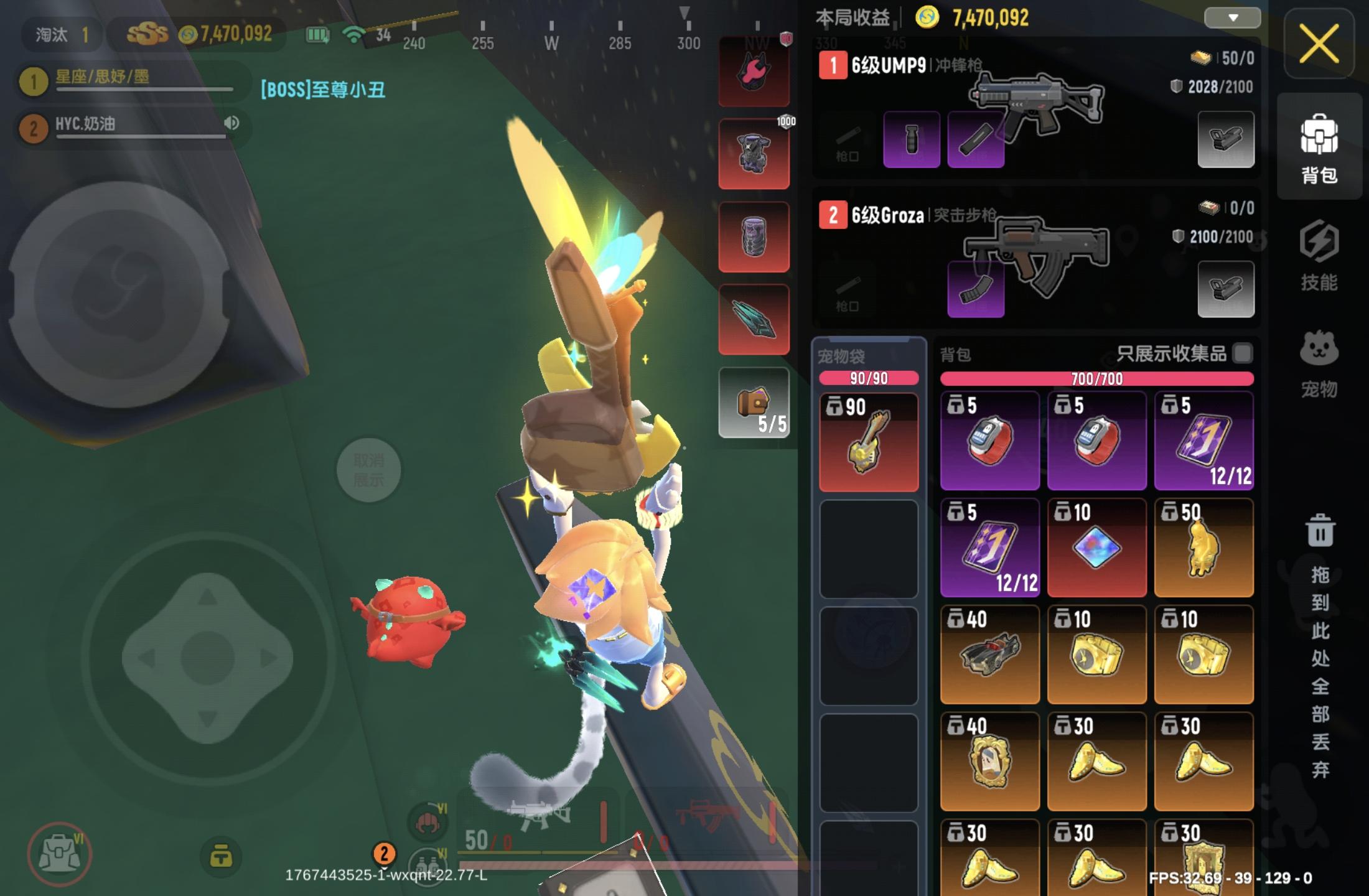Select the golden key in the pet bag
Screen dimensions: 1369x896
pyautogui.click(x=867, y=442)
